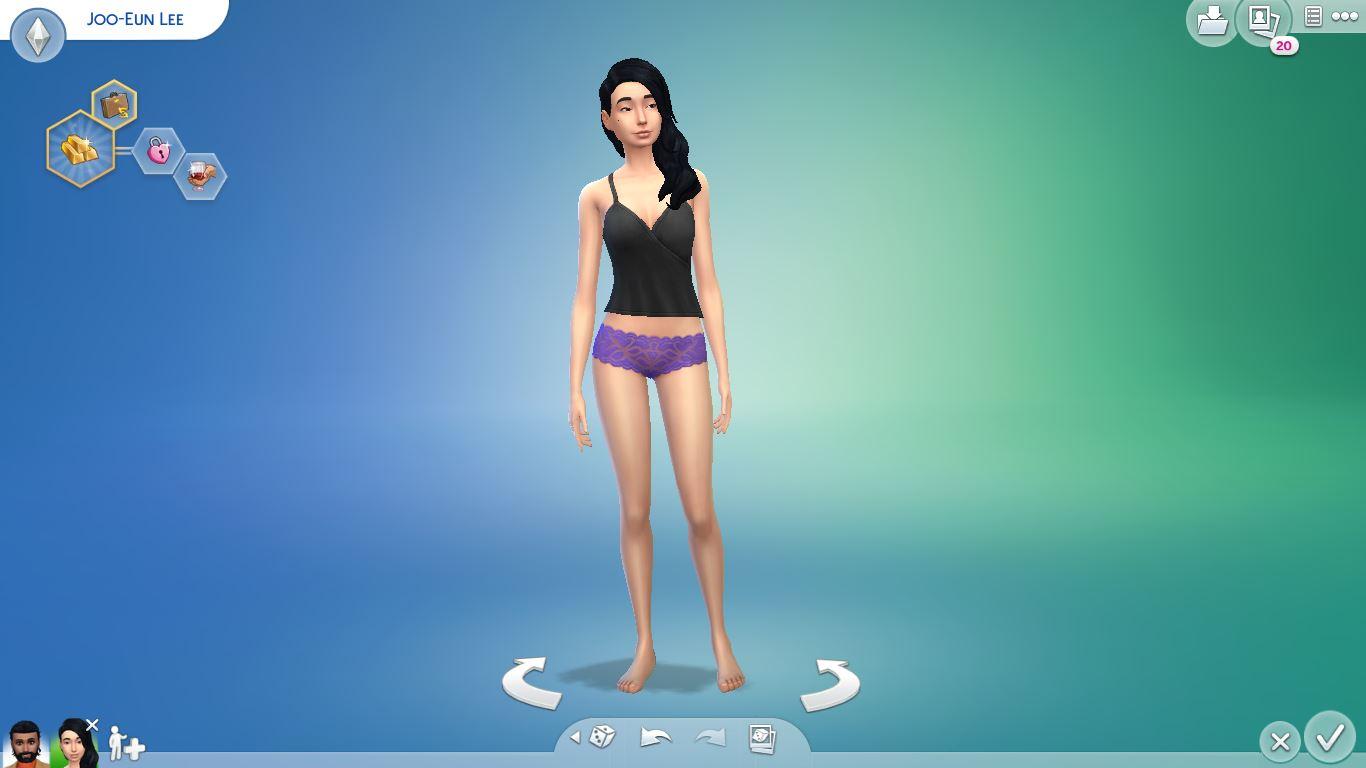Open the gold bars aspiration hexagon
The width and height of the screenshot is (1366, 768).
coord(80,150)
